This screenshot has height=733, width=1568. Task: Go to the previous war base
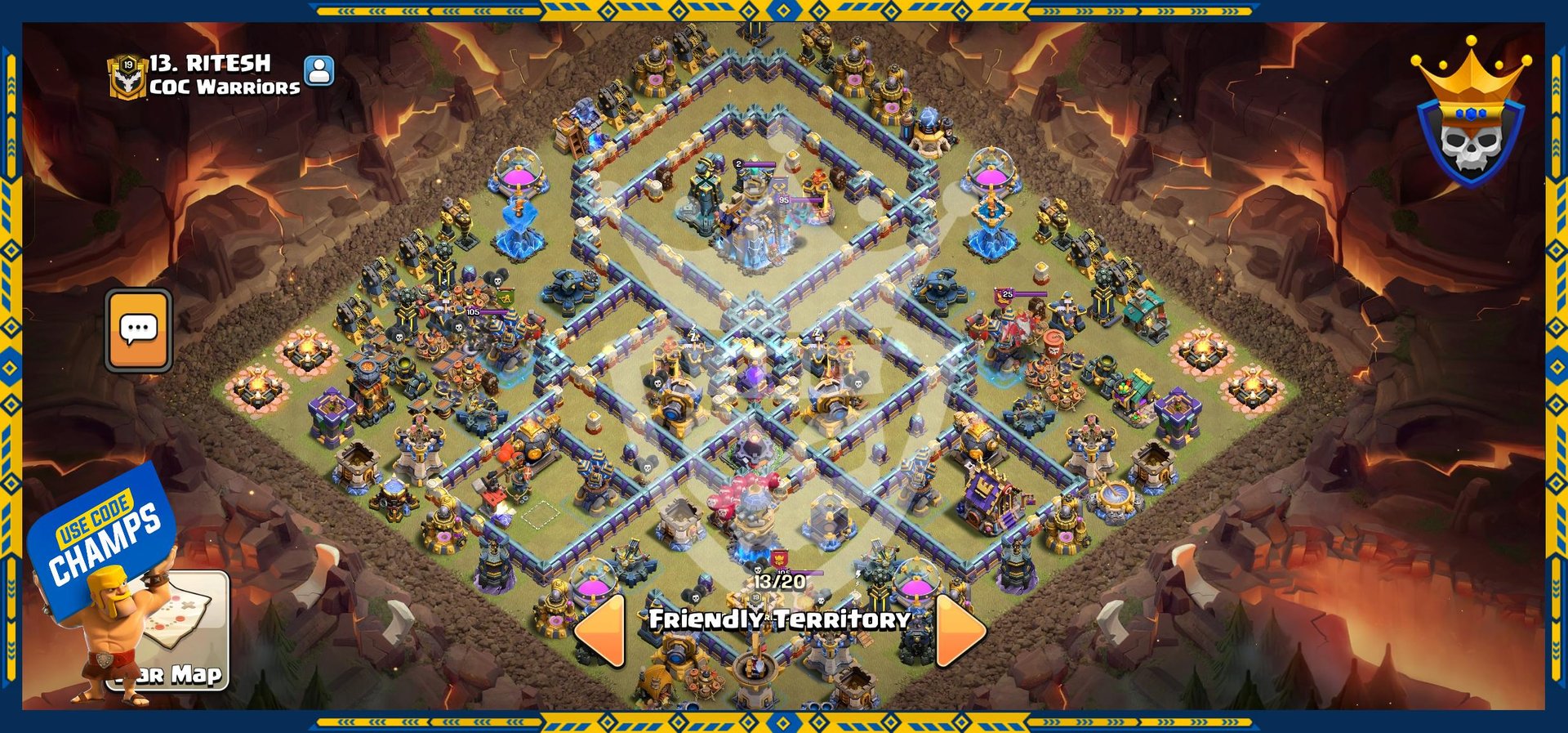pyautogui.click(x=601, y=630)
